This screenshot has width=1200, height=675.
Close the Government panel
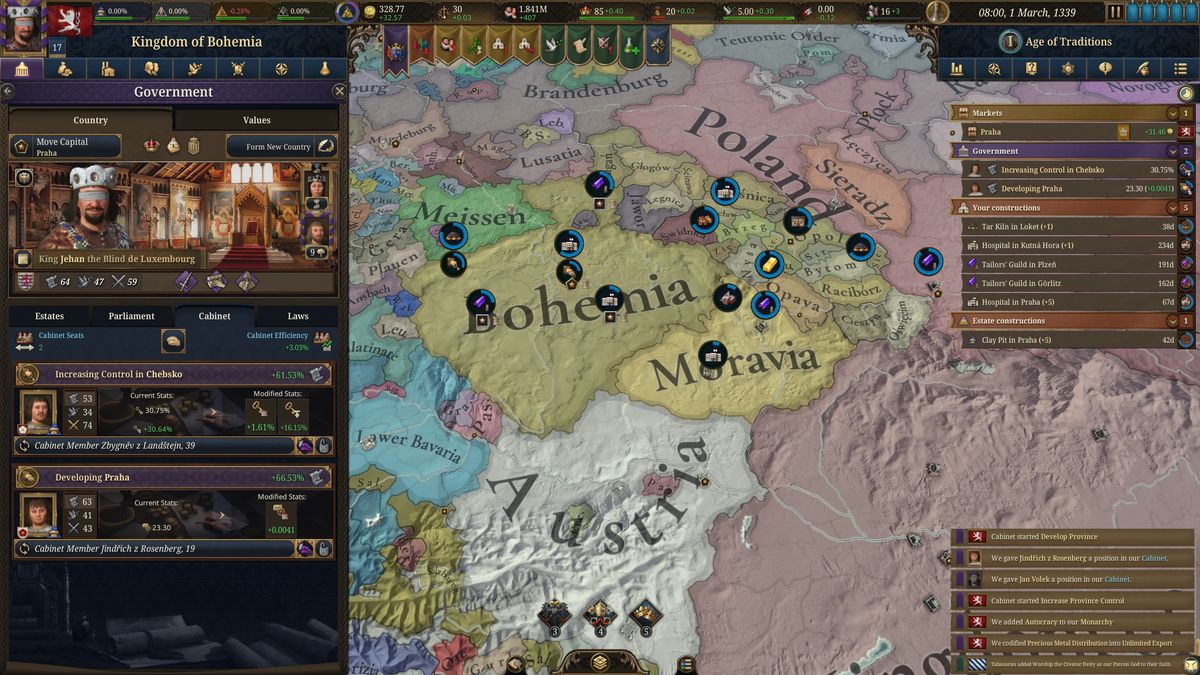point(339,91)
